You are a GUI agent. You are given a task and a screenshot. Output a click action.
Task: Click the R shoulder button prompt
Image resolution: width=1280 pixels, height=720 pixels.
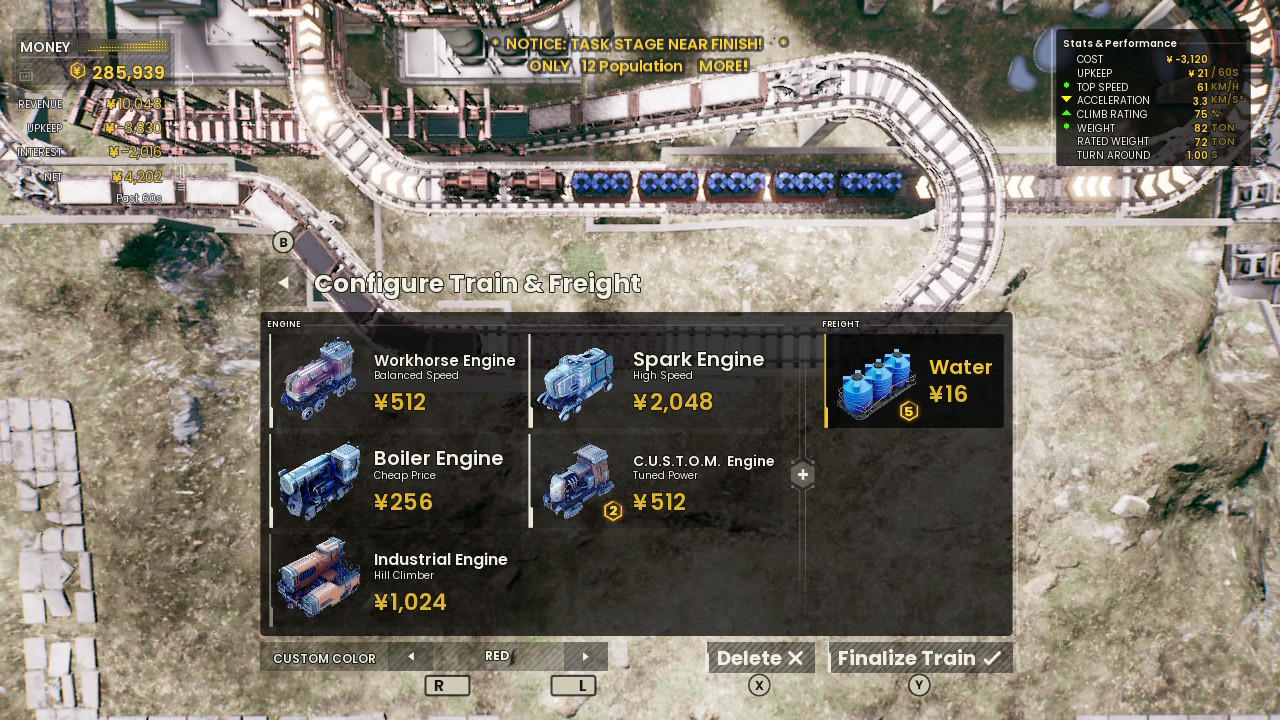tap(447, 685)
